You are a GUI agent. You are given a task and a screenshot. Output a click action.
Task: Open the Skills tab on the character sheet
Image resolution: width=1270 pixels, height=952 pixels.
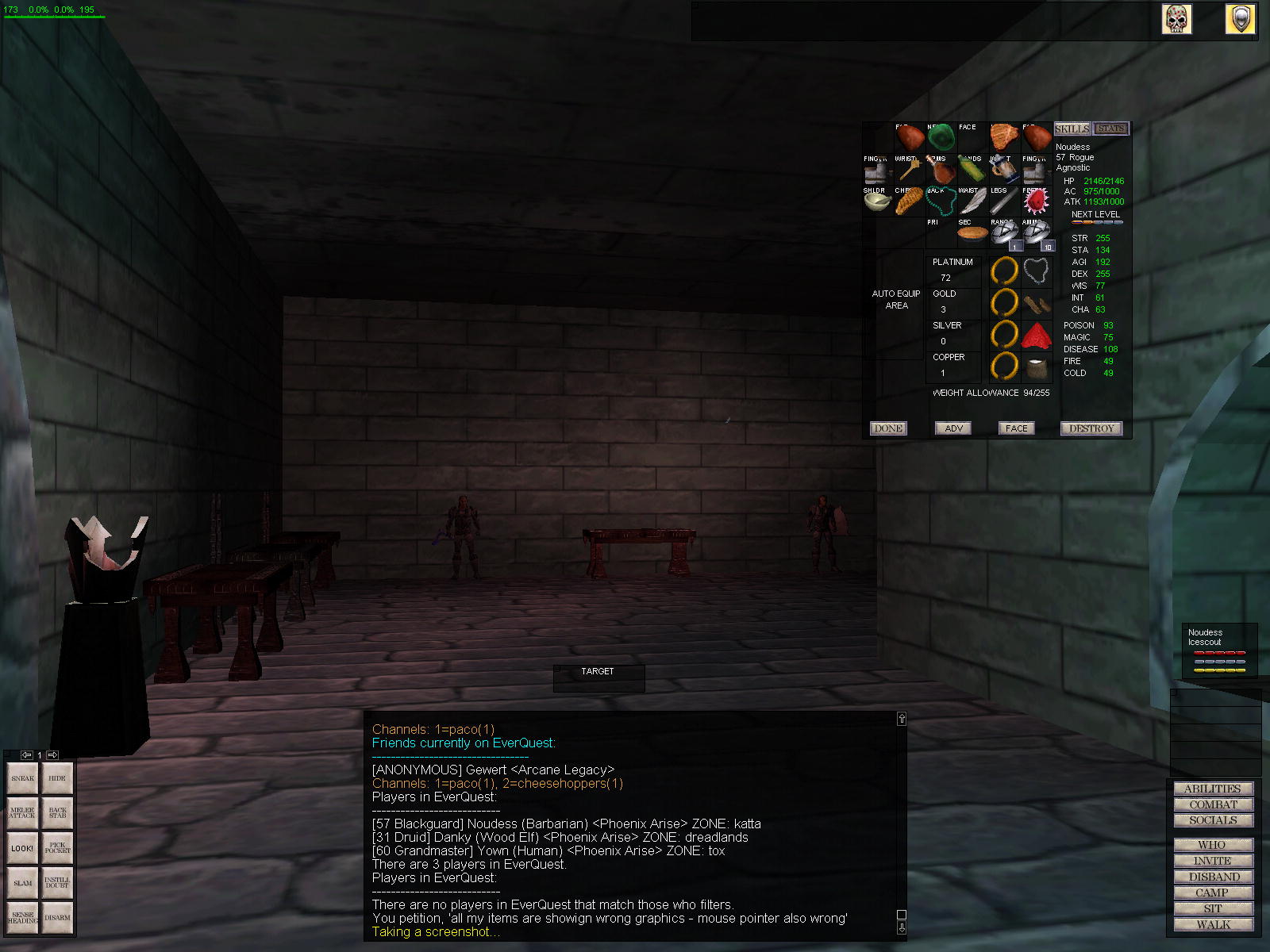(x=1072, y=129)
